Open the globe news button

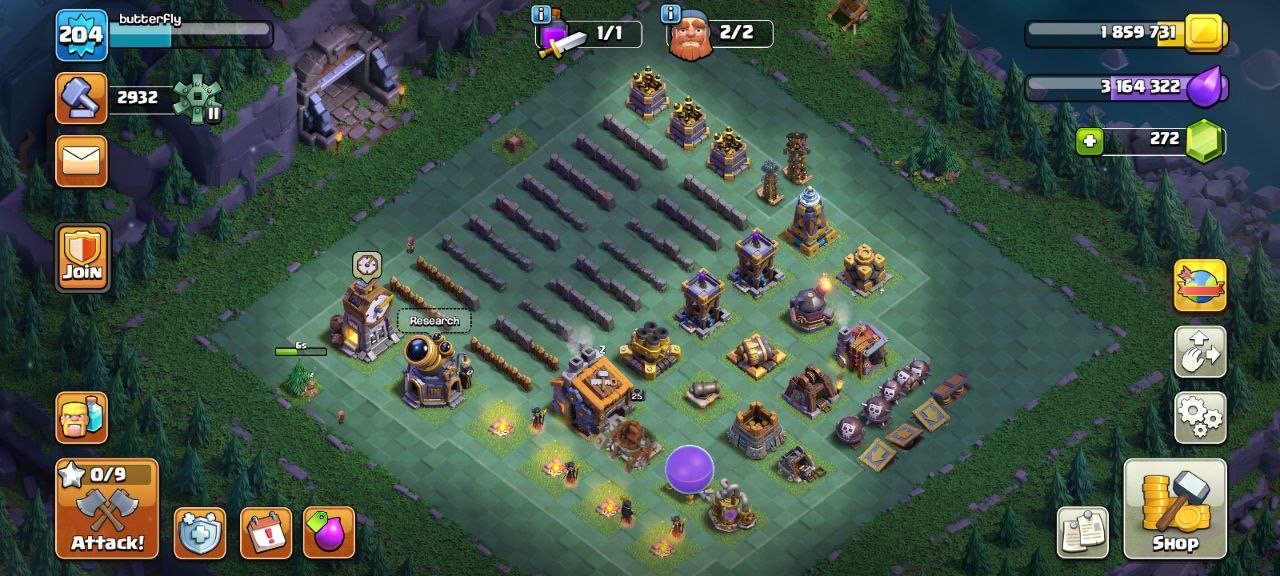coord(1200,285)
